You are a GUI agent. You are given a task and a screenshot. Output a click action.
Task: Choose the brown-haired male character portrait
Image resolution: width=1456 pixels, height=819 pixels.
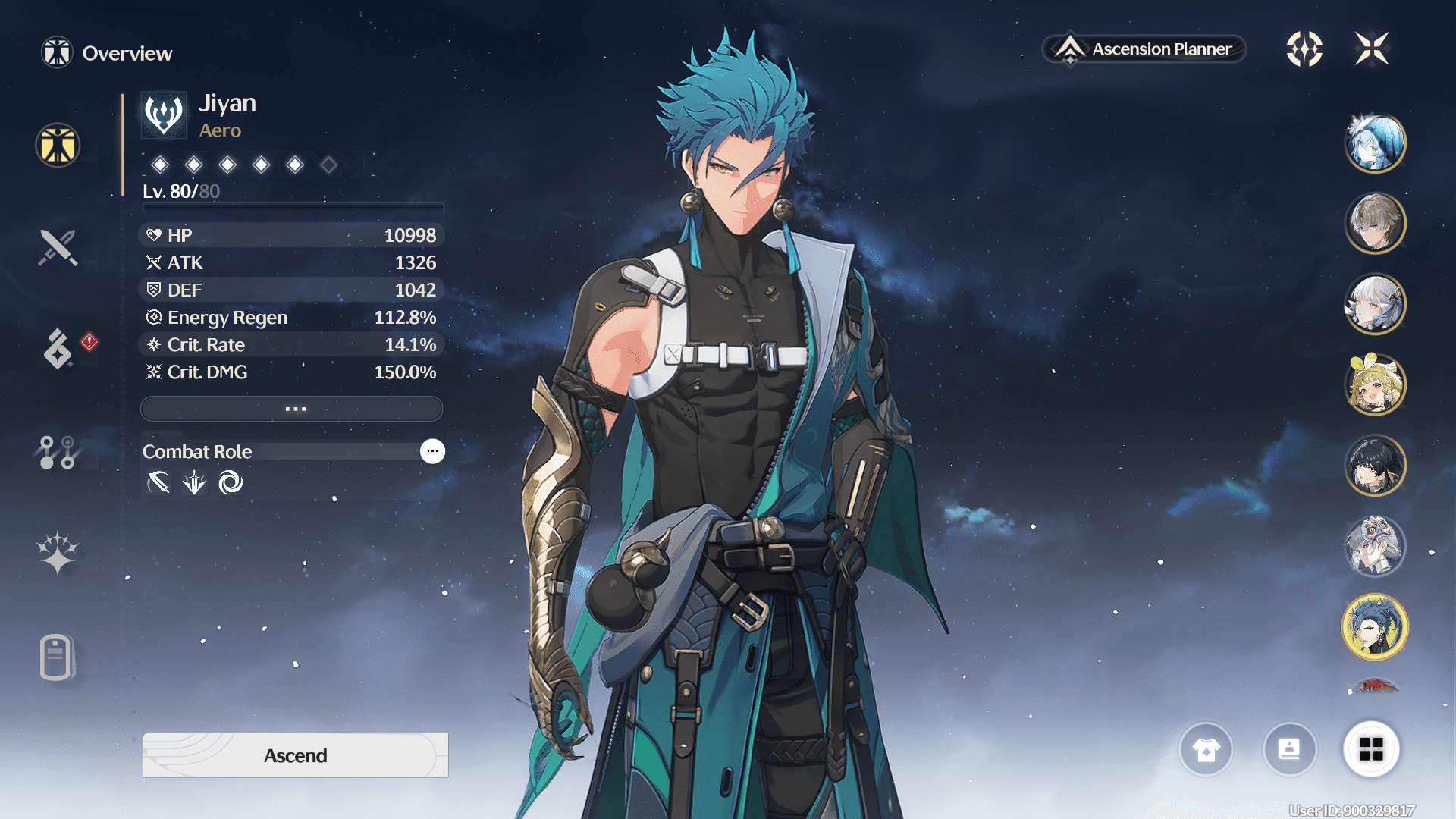(x=1375, y=224)
